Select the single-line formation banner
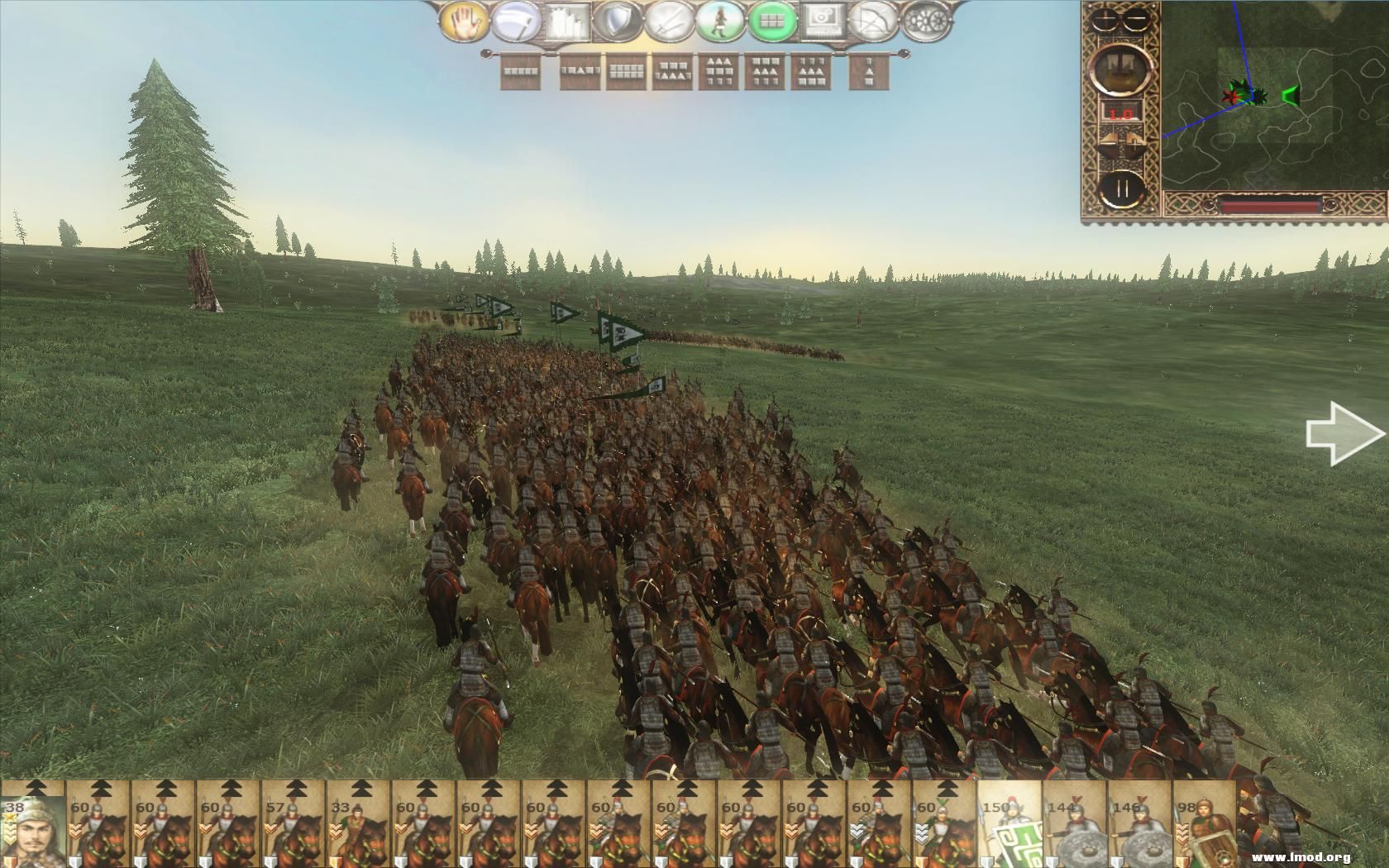The height and width of the screenshot is (868, 1389). point(519,73)
